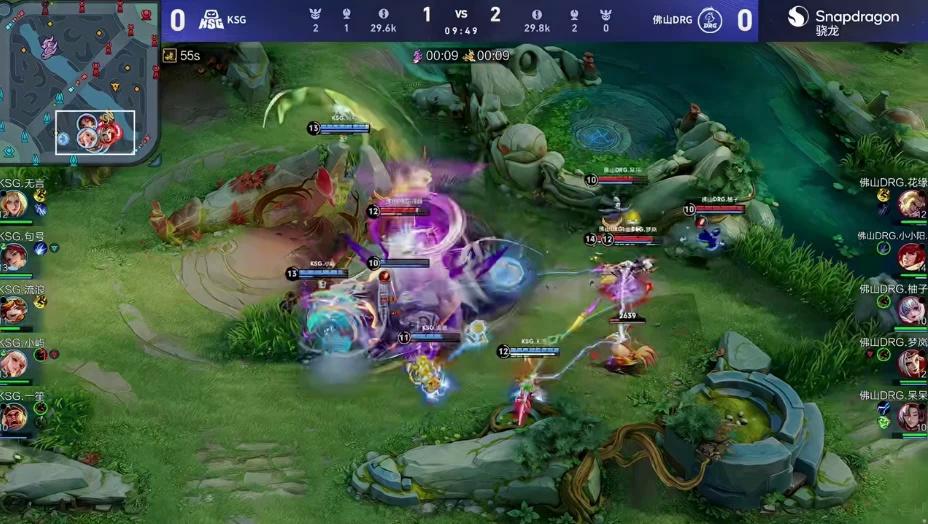Open the Snapdragon sponsor logo
Image resolution: width=928 pixels, height=524 pixels.
(x=843, y=21)
